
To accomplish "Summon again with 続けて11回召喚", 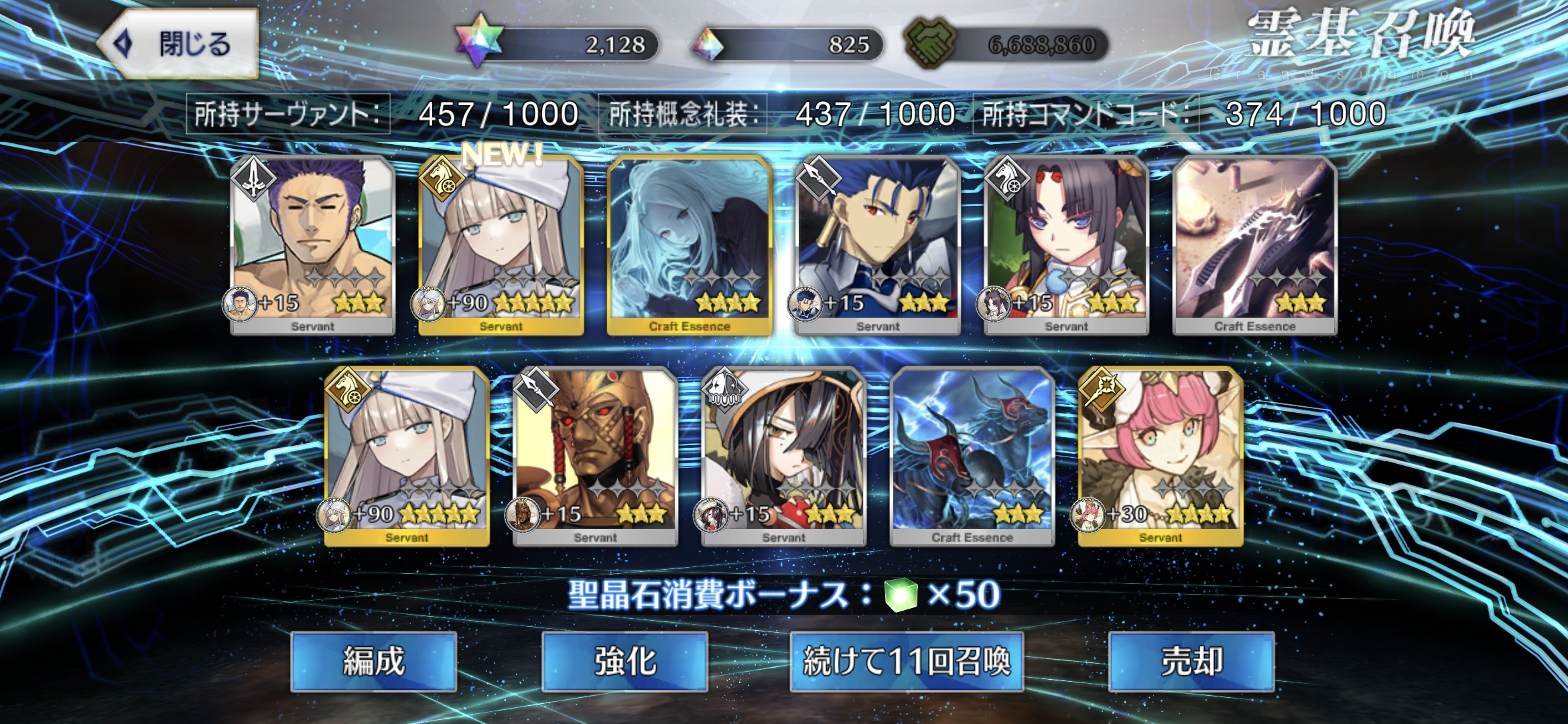I will 906,662.
